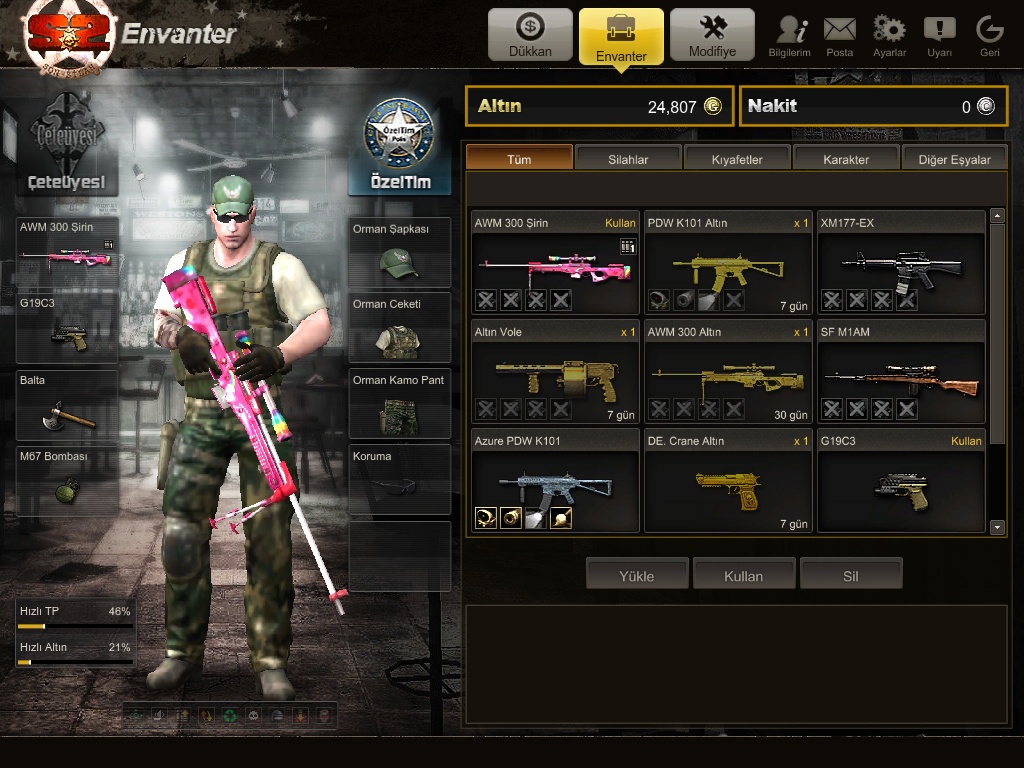Select the Orman Şapkası equipment slot

[x=399, y=252]
